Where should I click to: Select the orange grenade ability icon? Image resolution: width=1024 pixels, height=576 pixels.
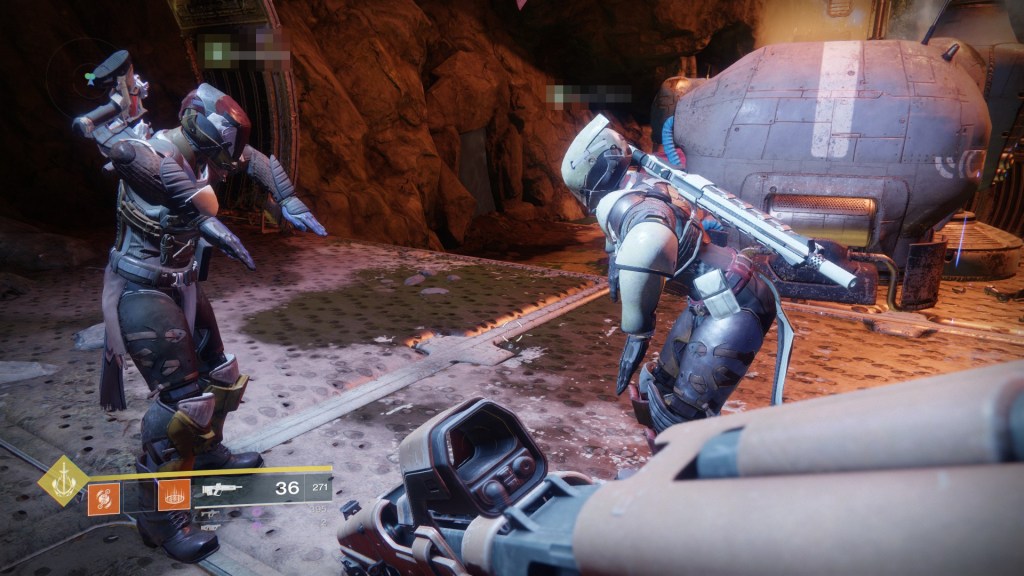103,496
